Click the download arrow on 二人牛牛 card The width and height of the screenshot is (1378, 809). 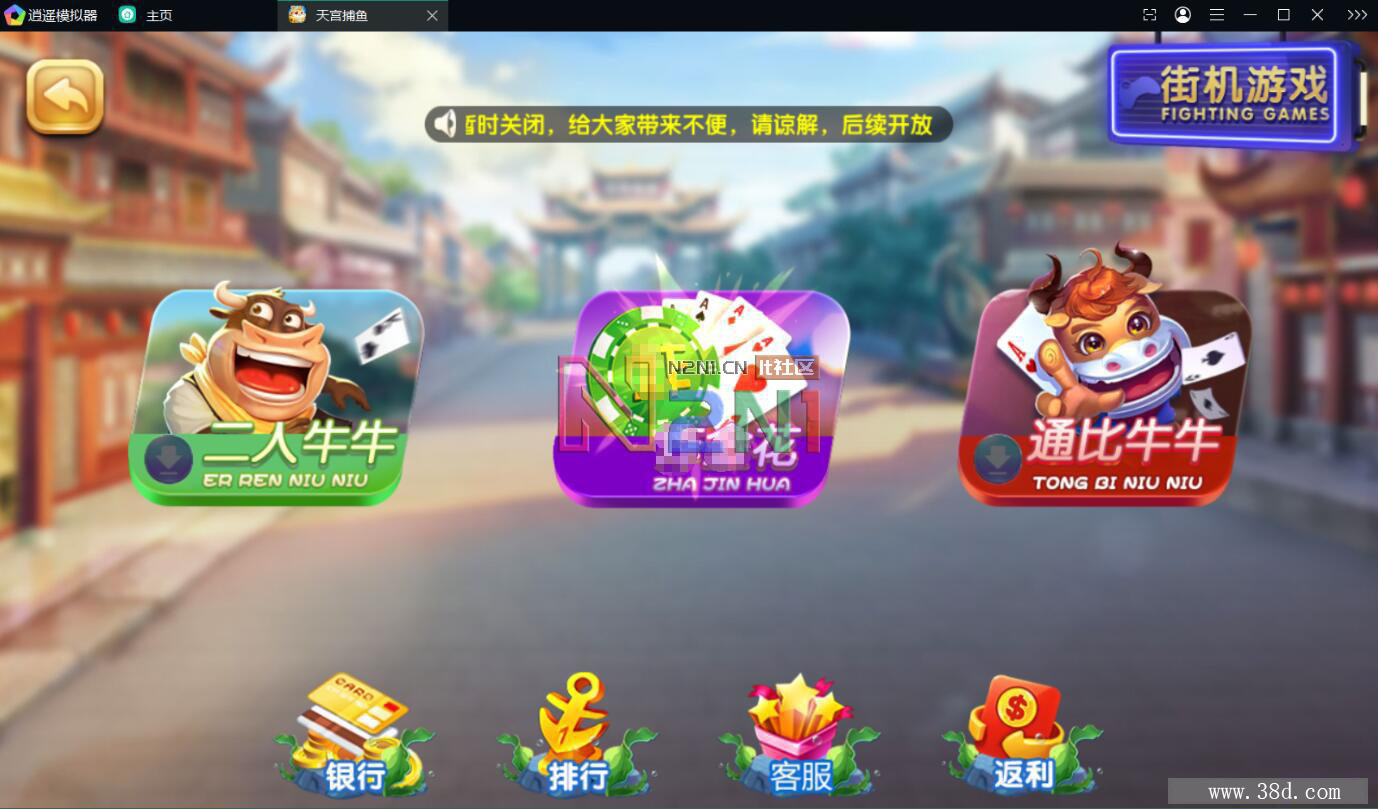(168, 460)
